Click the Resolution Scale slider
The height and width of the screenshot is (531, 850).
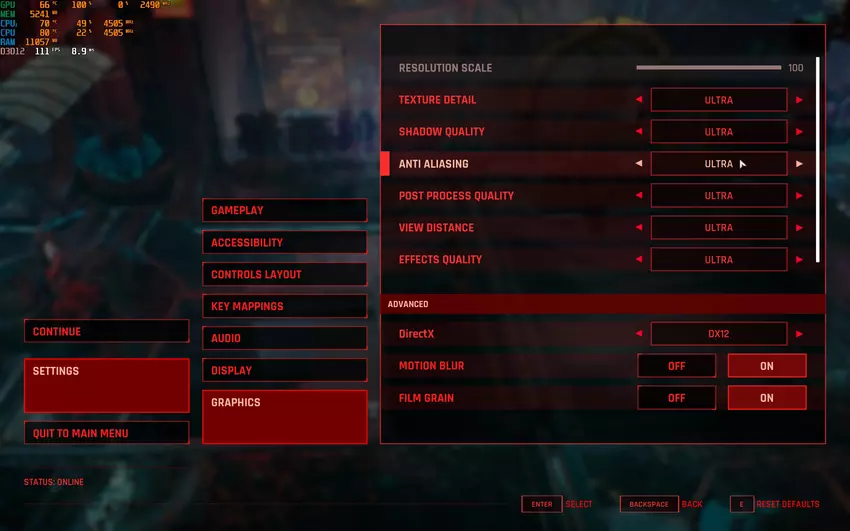[708, 68]
